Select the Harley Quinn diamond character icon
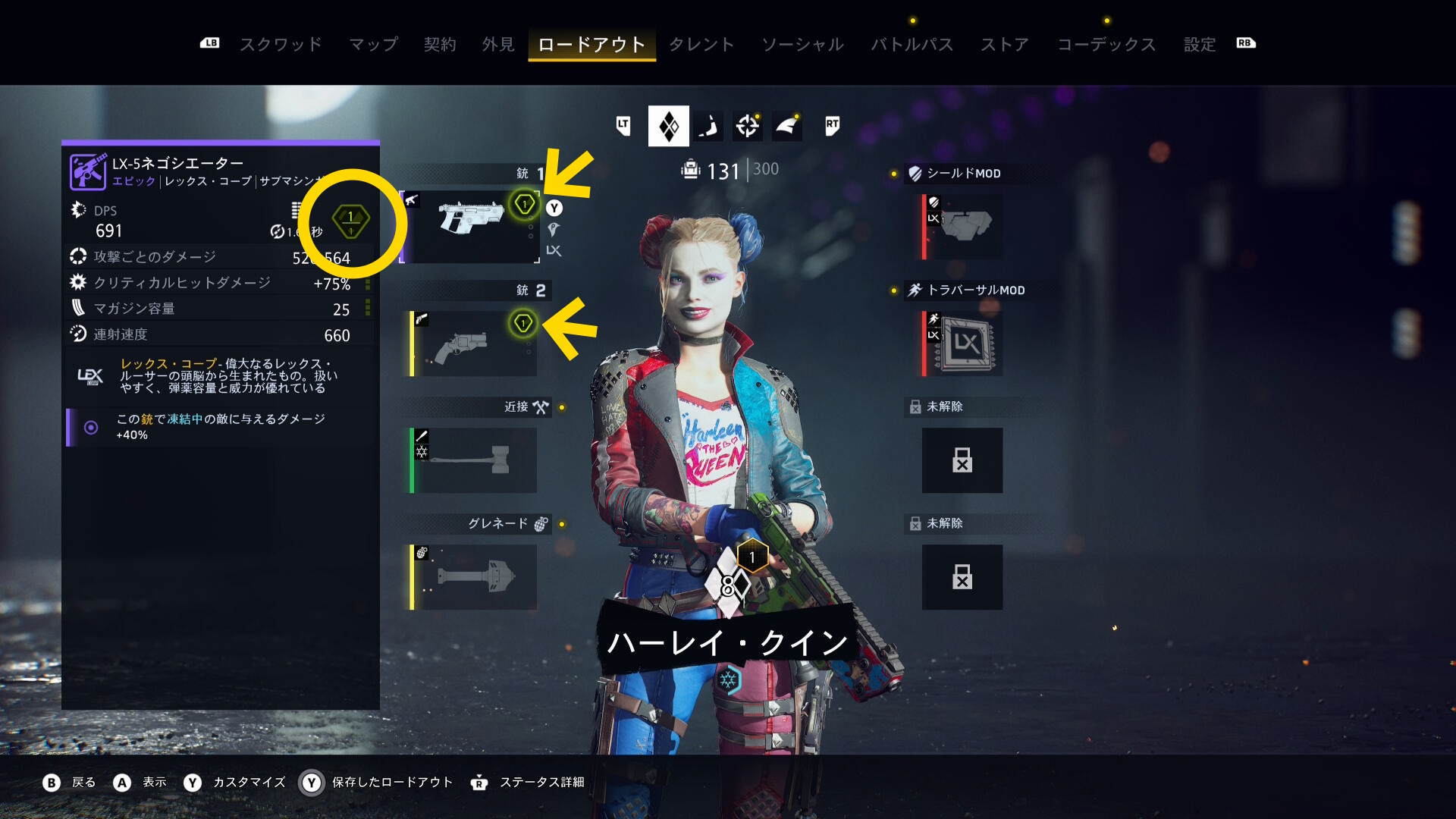 [668, 126]
